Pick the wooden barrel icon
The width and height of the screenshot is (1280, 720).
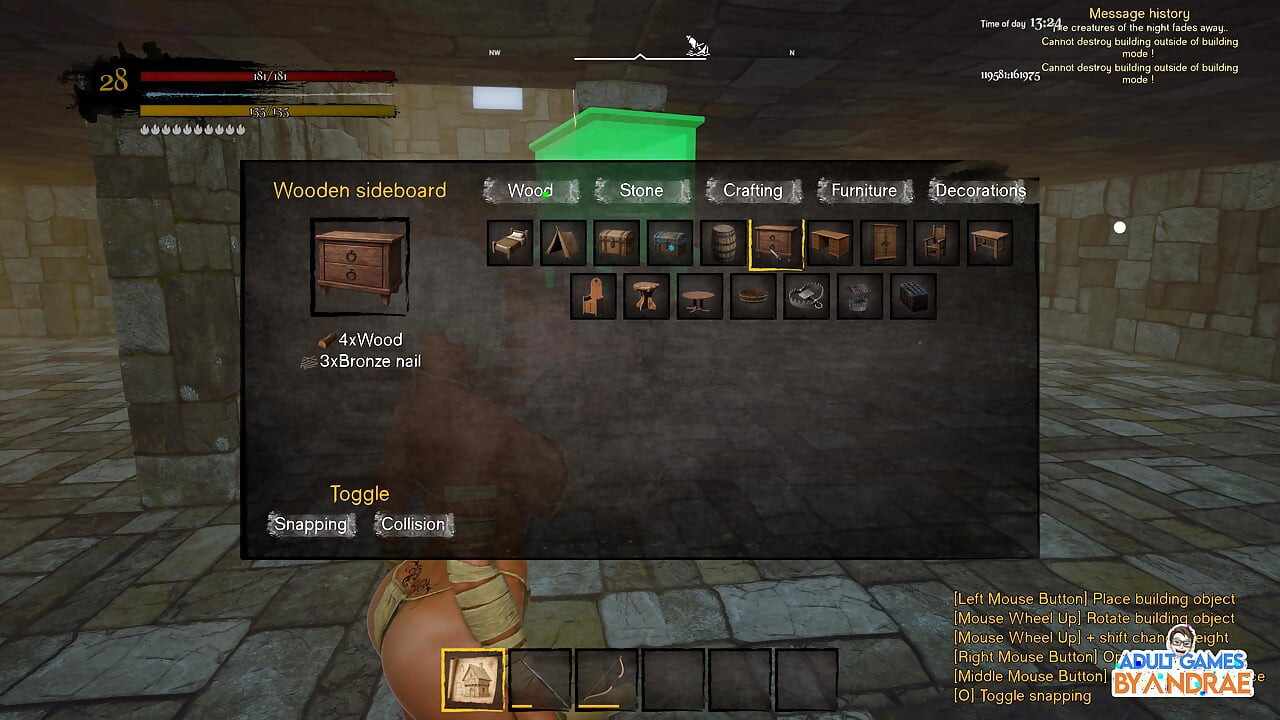click(x=723, y=243)
